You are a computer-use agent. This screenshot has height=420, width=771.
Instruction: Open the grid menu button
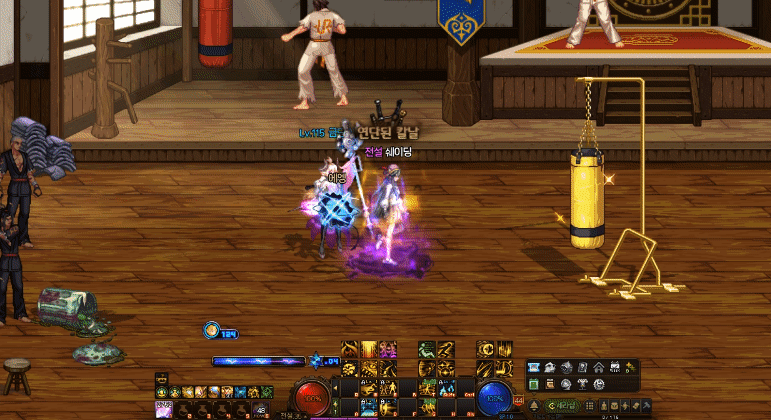coord(589,405)
